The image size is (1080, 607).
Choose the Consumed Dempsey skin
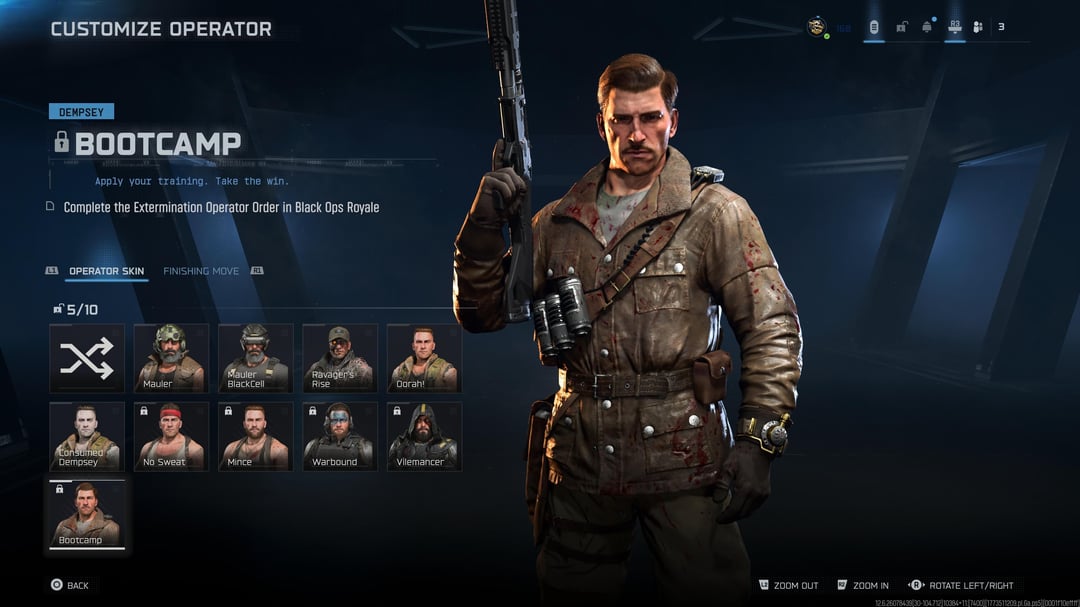pos(87,436)
